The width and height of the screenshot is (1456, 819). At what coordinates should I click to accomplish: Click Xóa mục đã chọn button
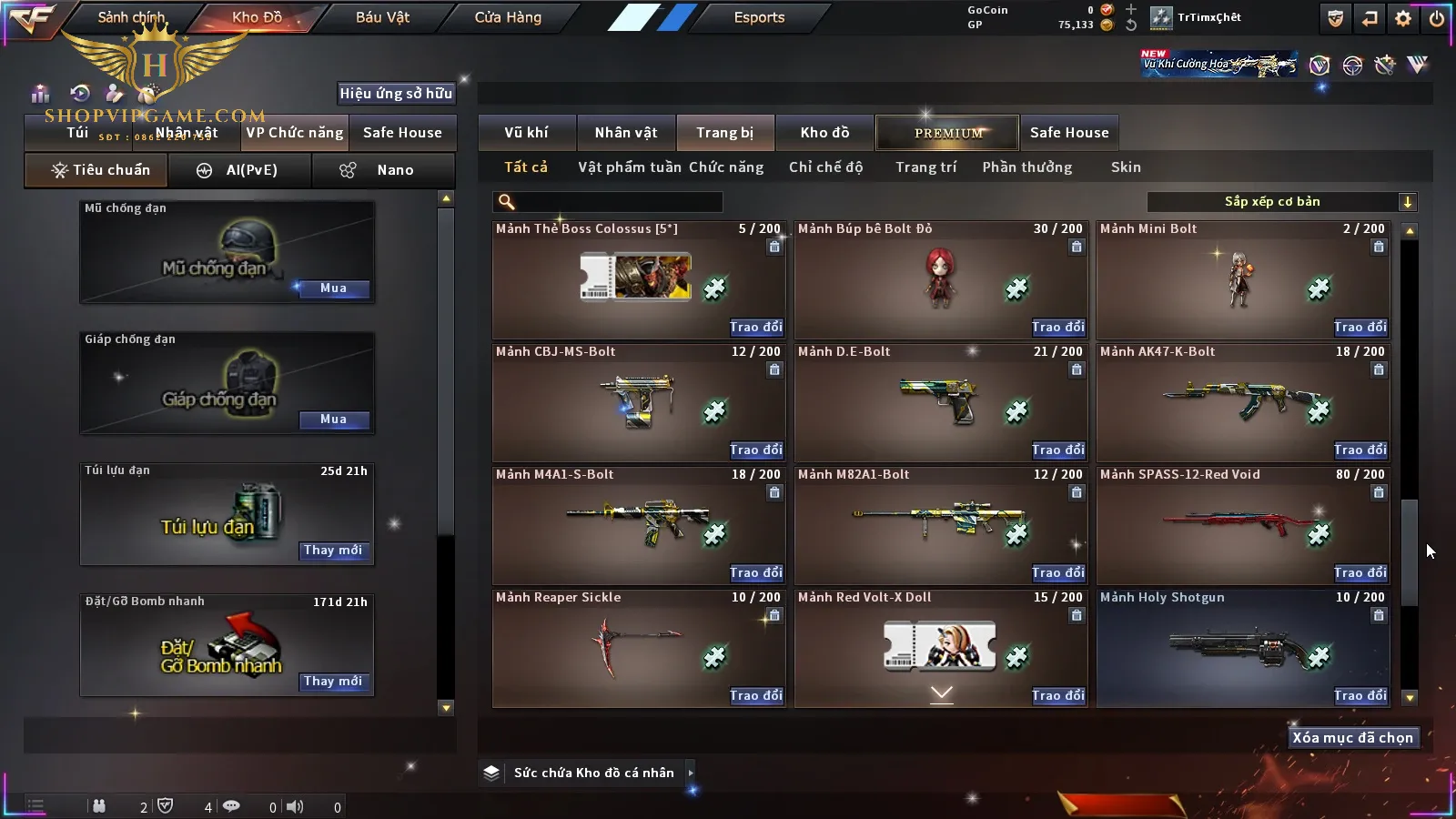[x=1352, y=738]
